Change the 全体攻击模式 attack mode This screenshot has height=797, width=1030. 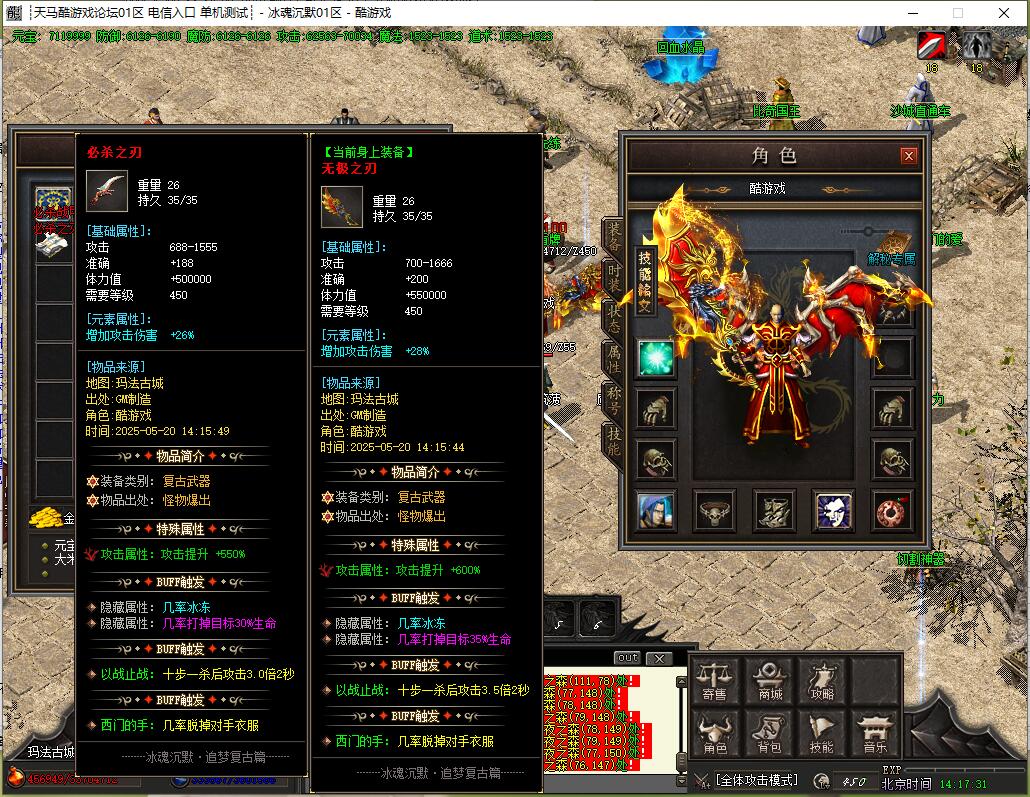click(756, 779)
